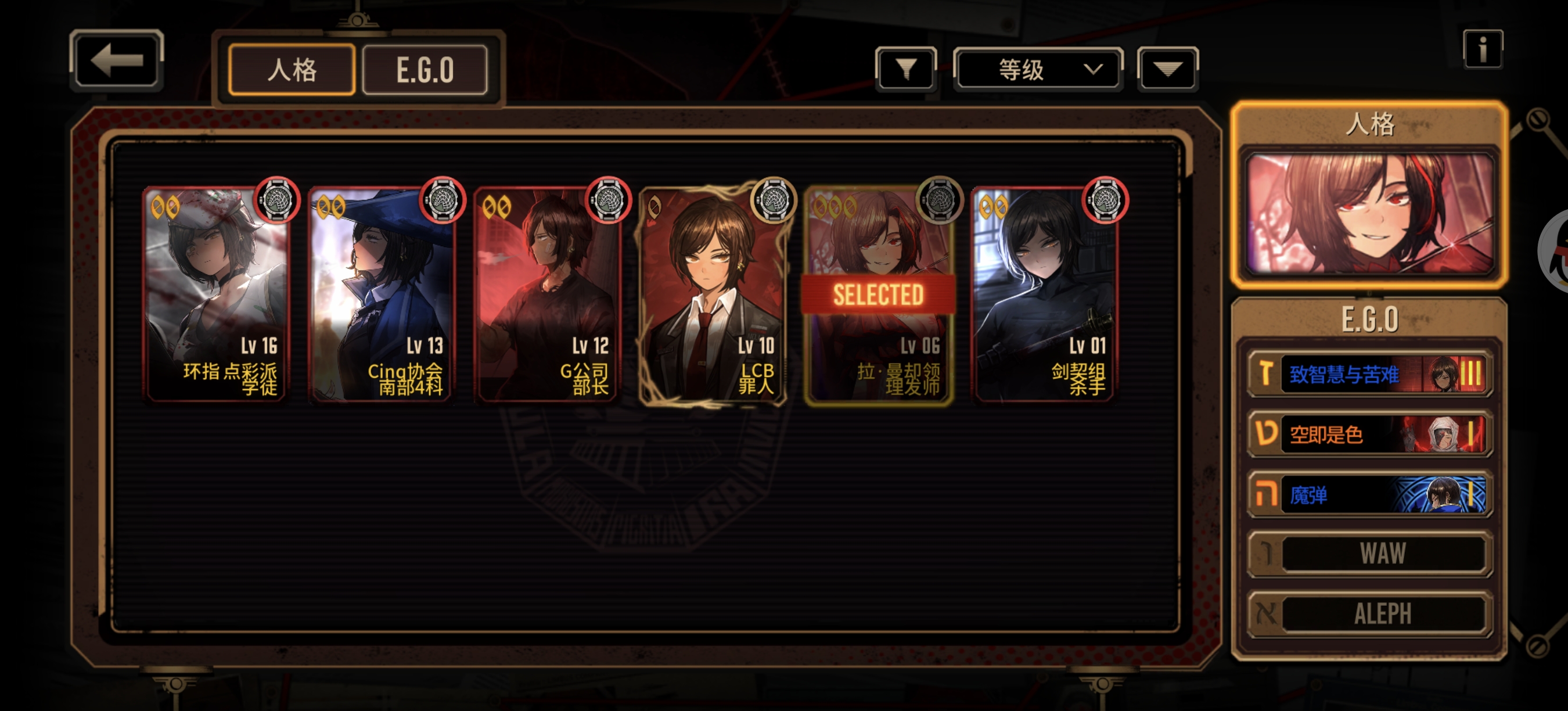
Task: Switch to the 人格 tab
Action: (292, 70)
